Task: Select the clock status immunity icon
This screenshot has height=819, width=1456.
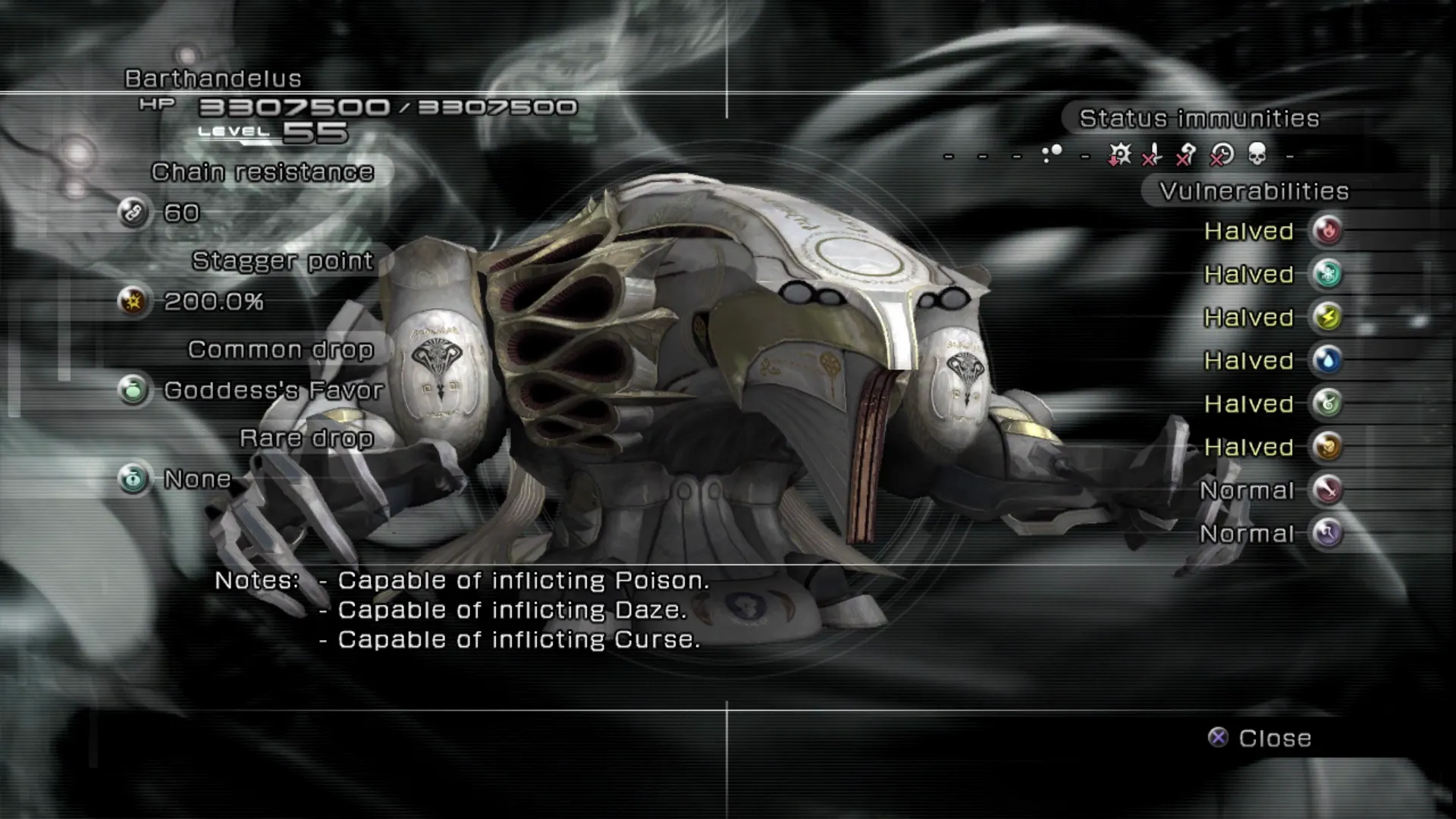Action: tap(1222, 155)
